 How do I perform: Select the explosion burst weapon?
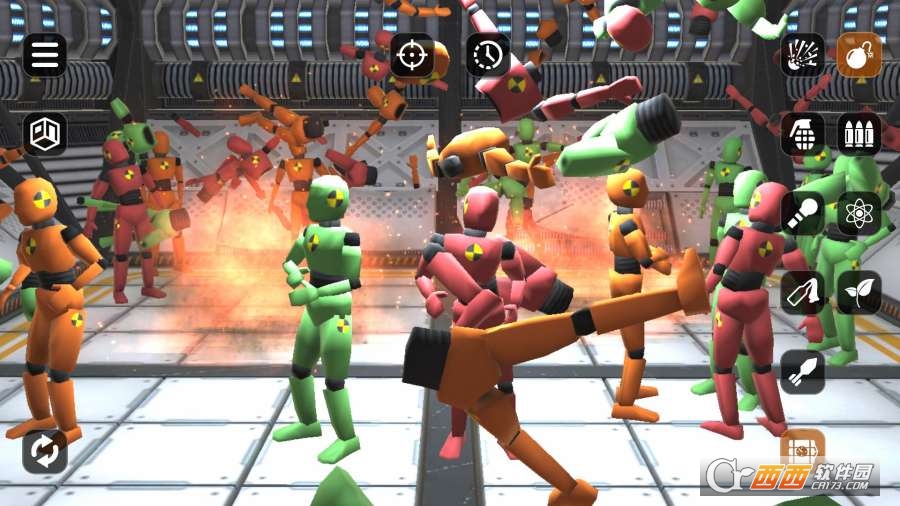click(803, 55)
